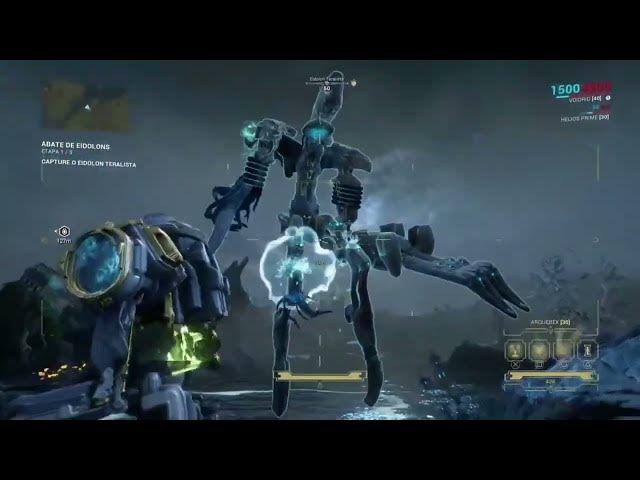Screen dimensions: 640x480
Task: Click the Helios Prime companion entry
Action: (x=584, y=118)
